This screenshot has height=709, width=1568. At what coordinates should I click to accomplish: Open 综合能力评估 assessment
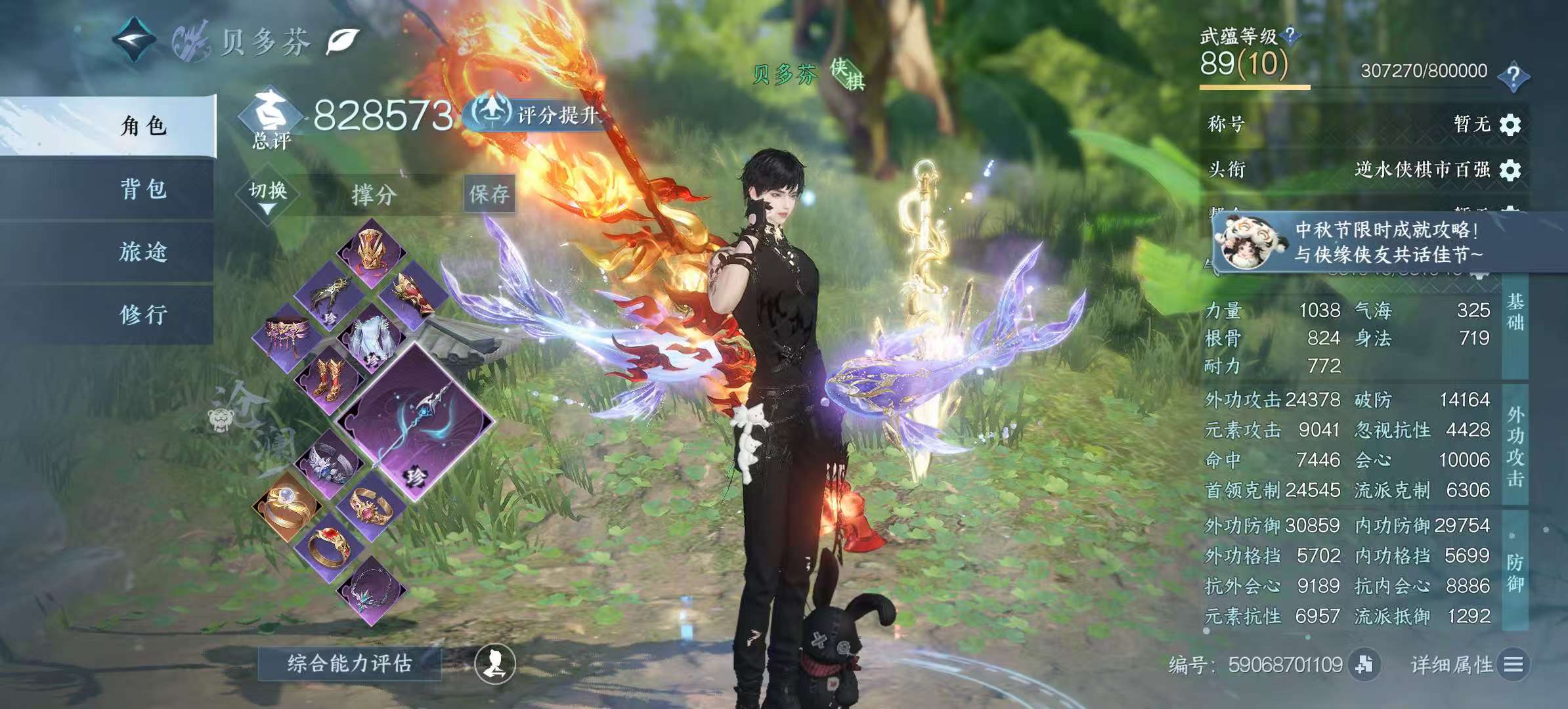point(349,663)
